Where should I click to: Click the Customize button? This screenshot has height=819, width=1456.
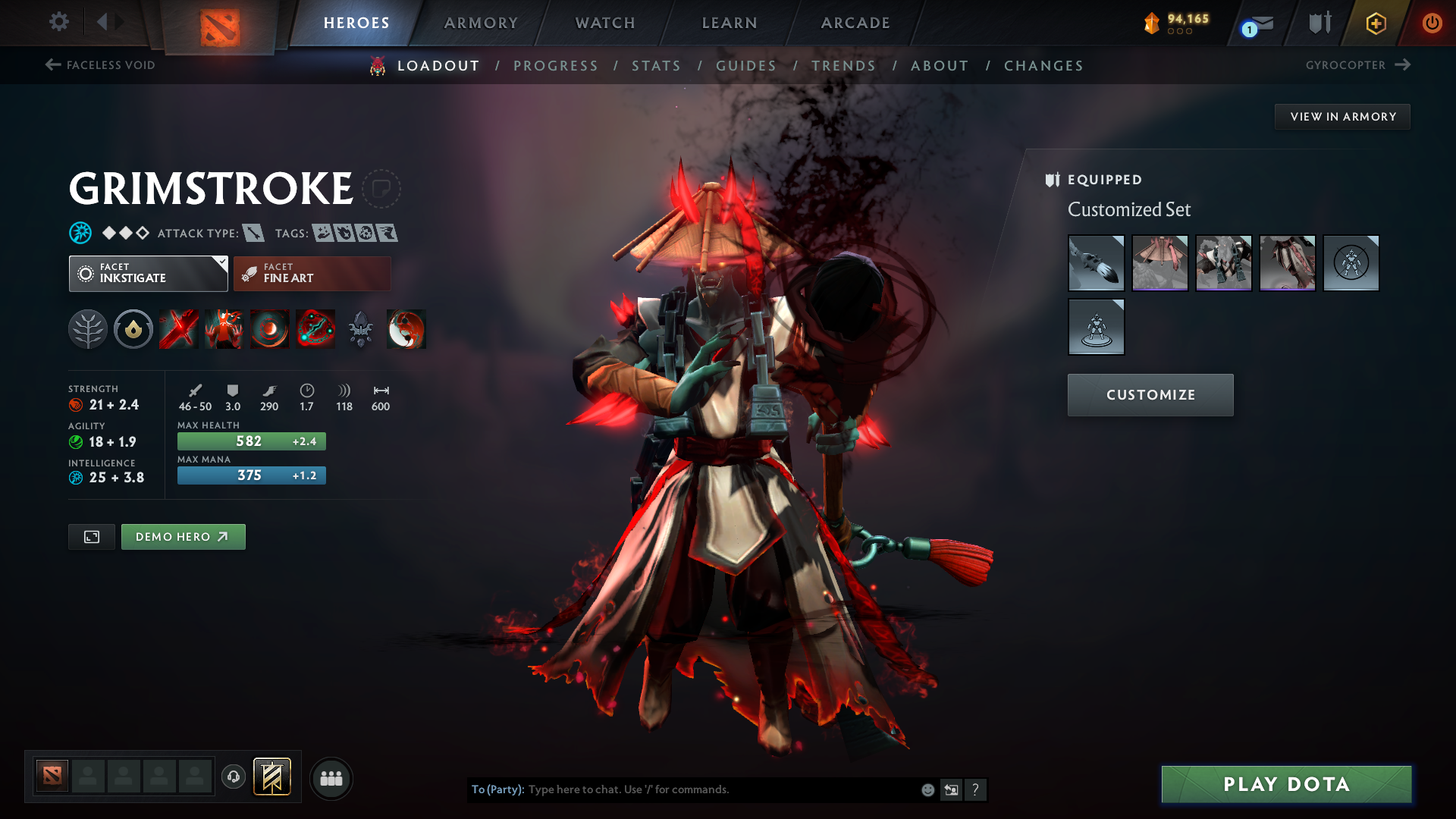pyautogui.click(x=1150, y=394)
